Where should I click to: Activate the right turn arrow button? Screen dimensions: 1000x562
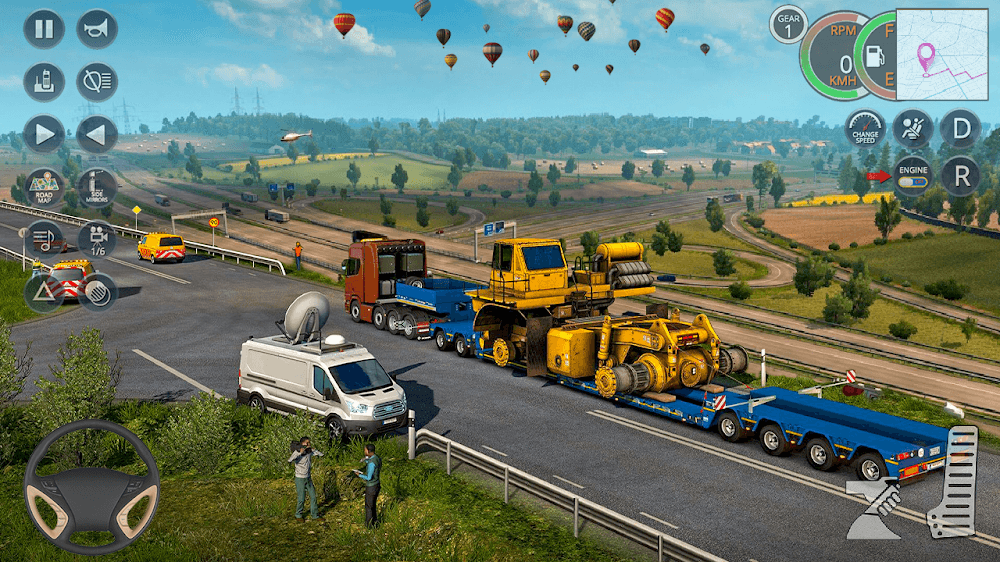coord(44,134)
